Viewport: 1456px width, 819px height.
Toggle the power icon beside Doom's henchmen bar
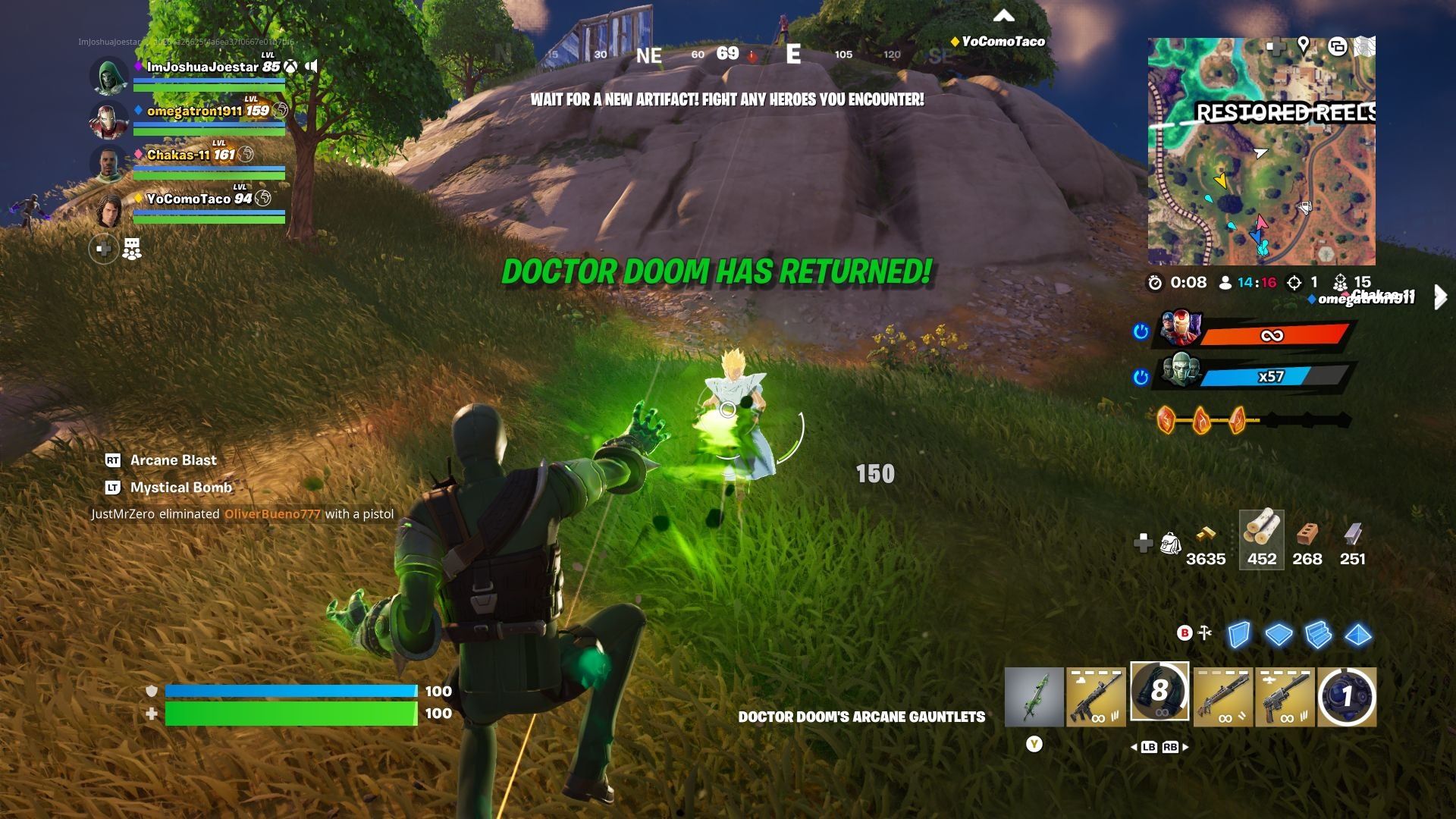pyautogui.click(x=1141, y=377)
